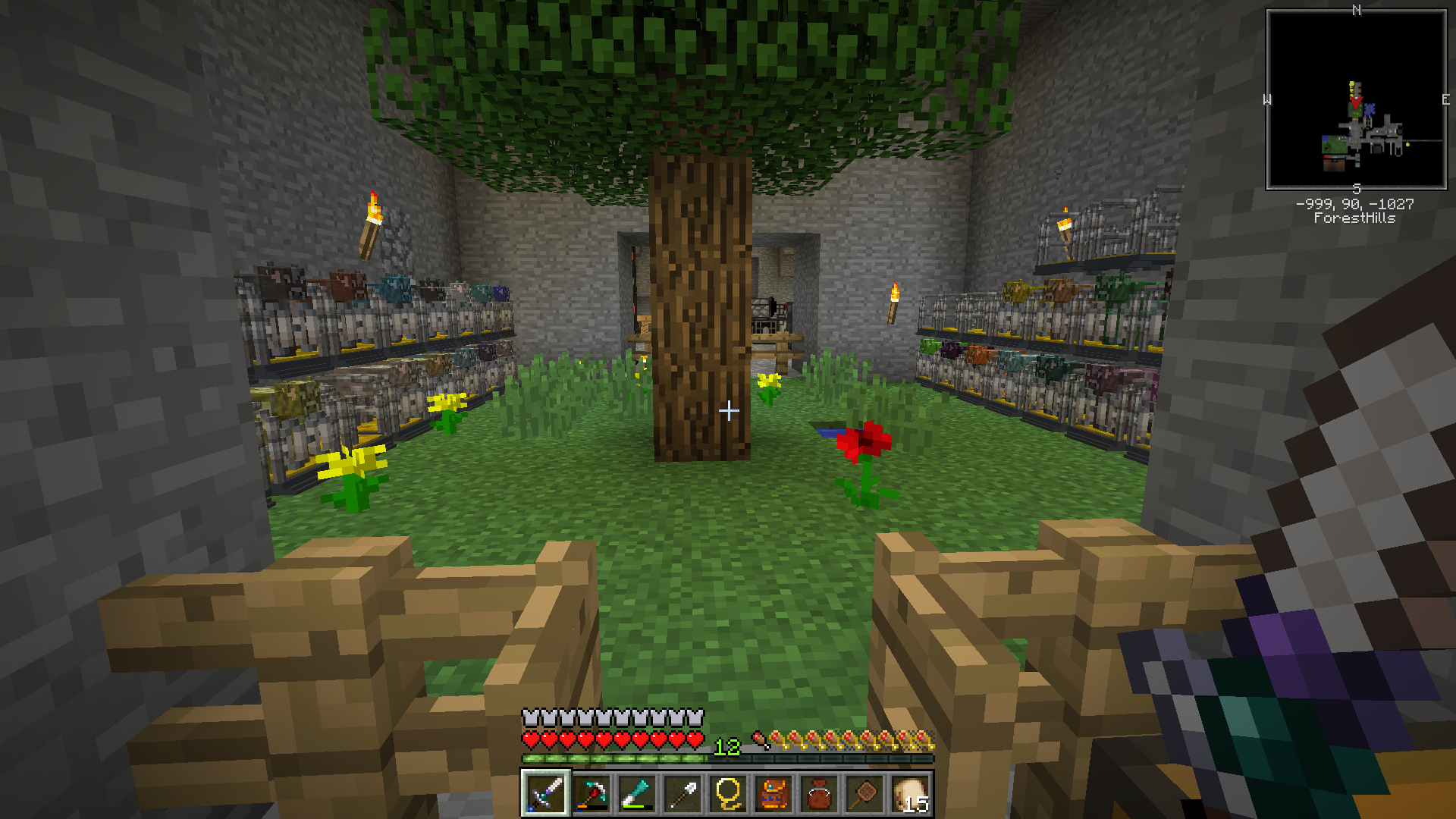Viewport: 1456px width, 819px height.
Task: Select the orange backpack hotbar slot
Action: [x=773, y=794]
